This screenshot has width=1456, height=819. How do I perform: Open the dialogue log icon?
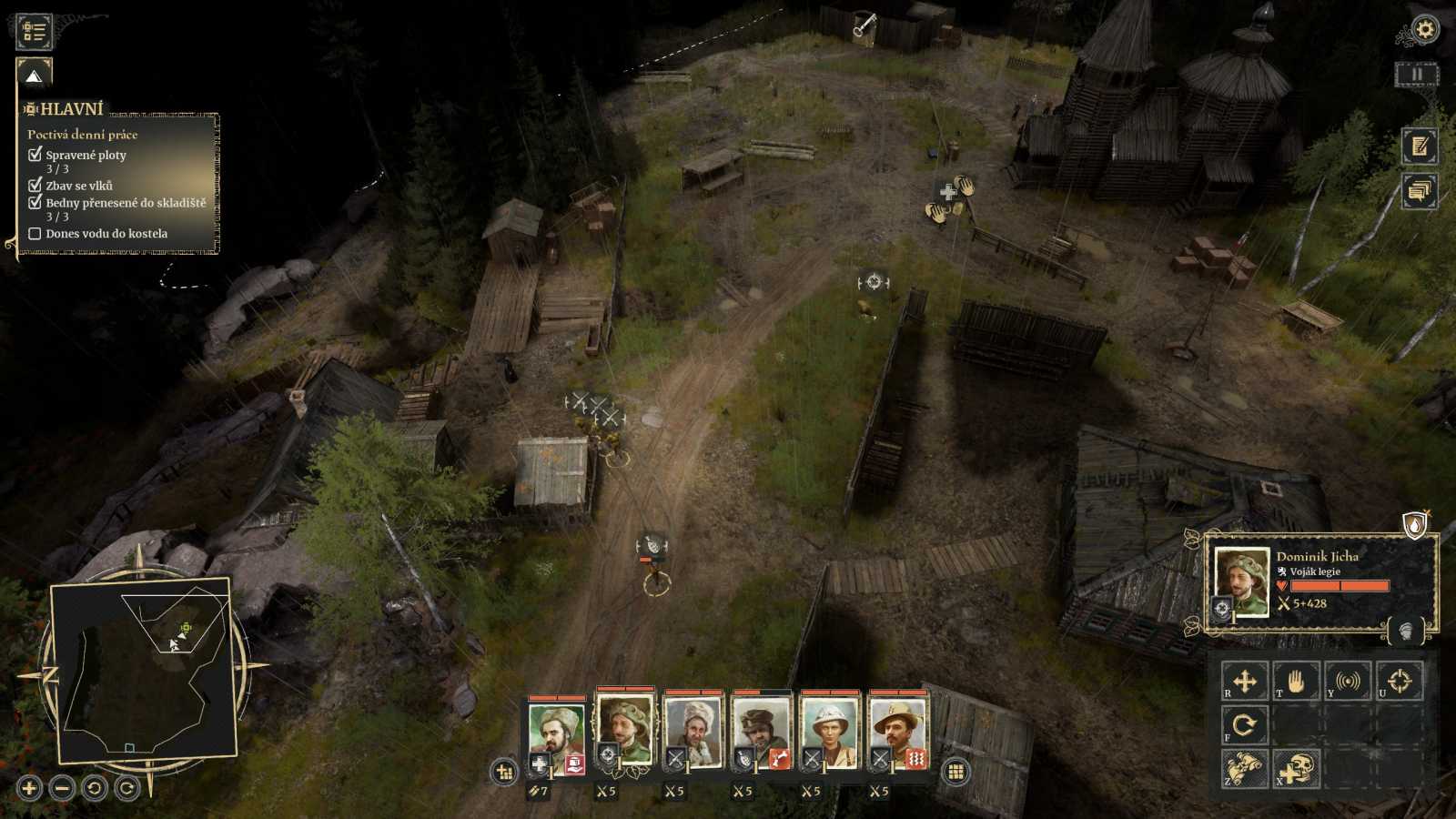tap(1419, 191)
